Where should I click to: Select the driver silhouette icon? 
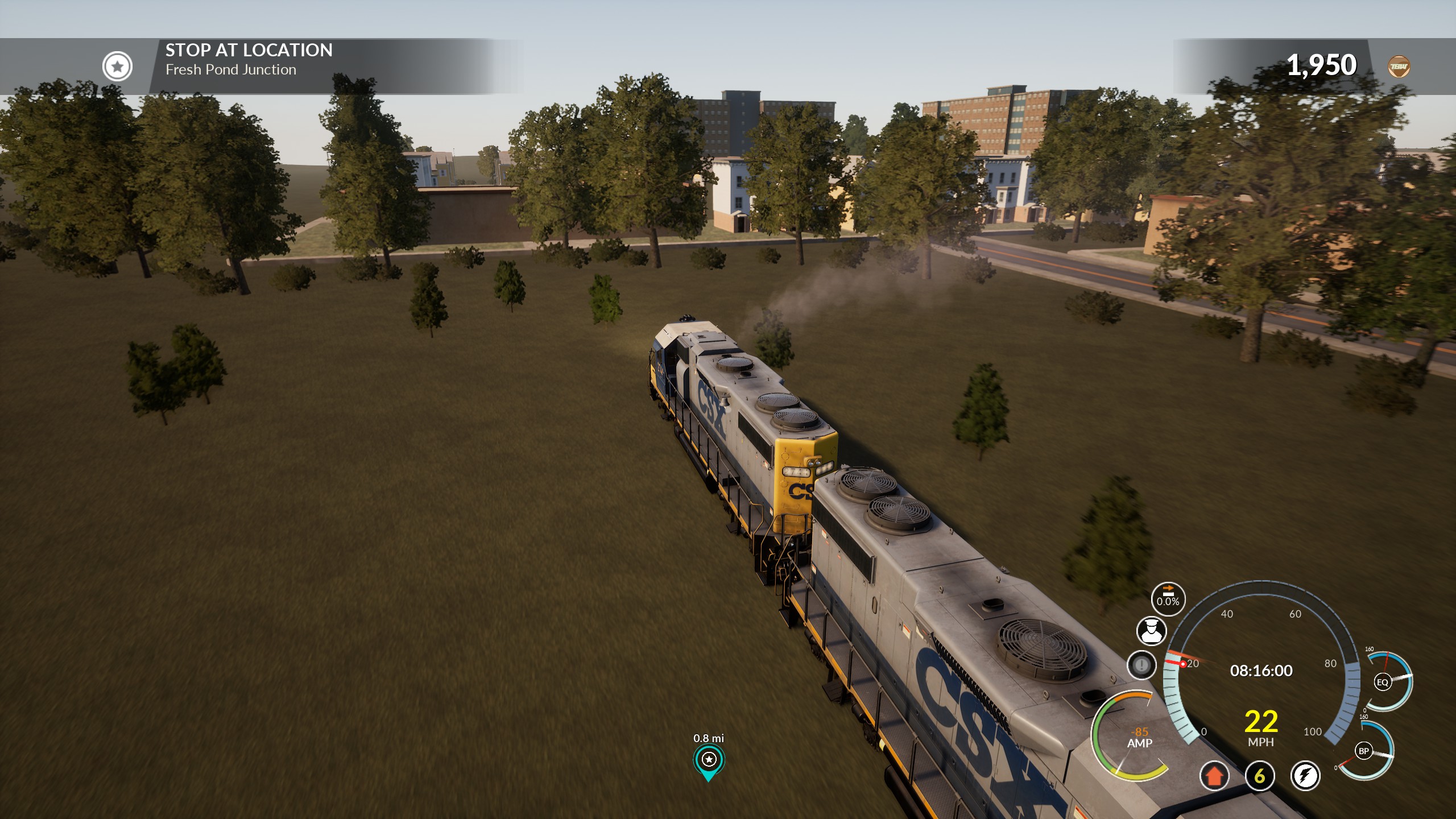coord(1151,631)
